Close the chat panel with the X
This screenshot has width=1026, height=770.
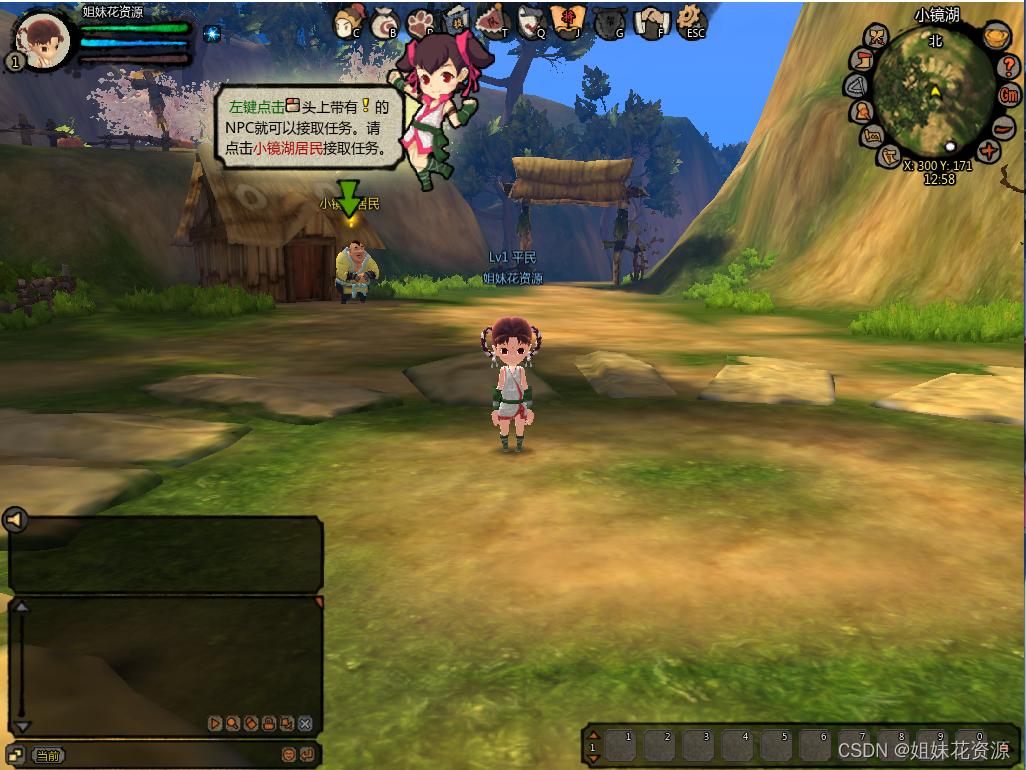click(305, 723)
